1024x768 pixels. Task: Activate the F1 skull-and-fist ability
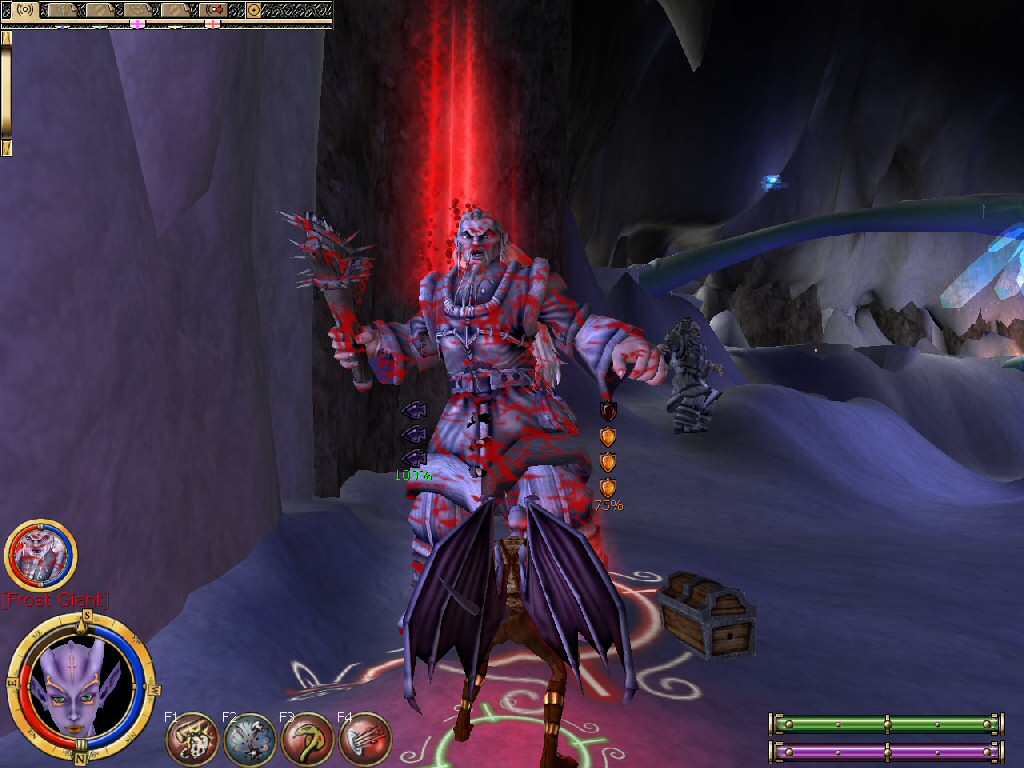point(193,740)
